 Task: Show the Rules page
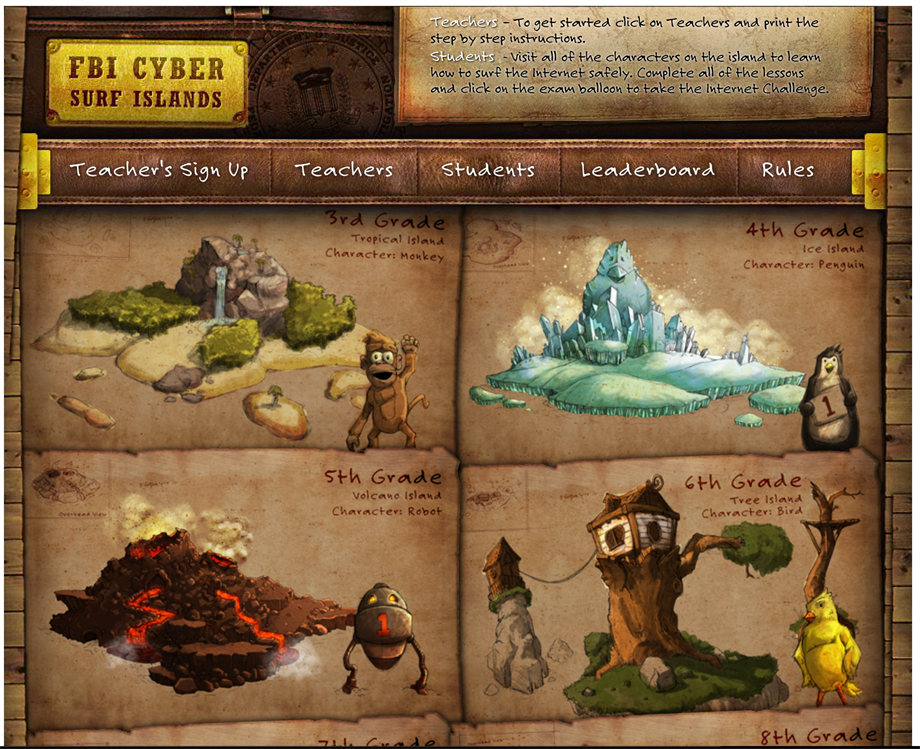(788, 170)
